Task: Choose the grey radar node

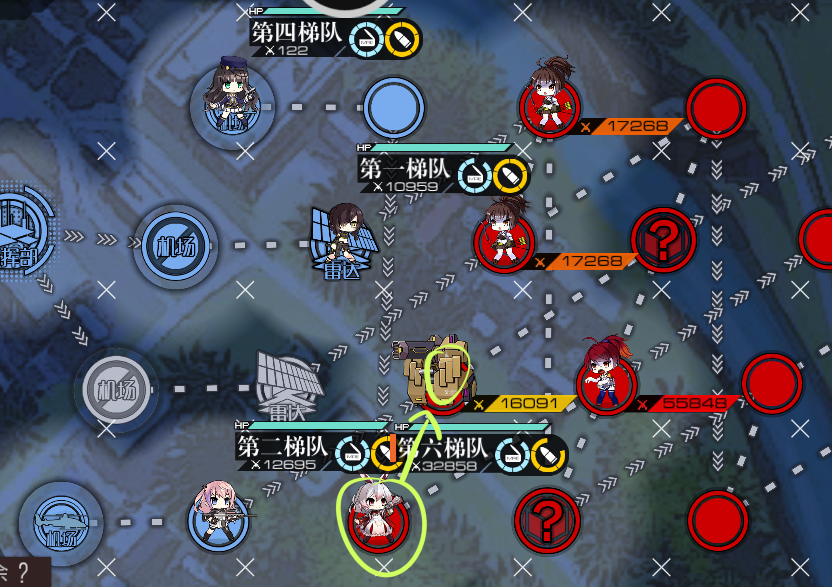Action: 289,384
